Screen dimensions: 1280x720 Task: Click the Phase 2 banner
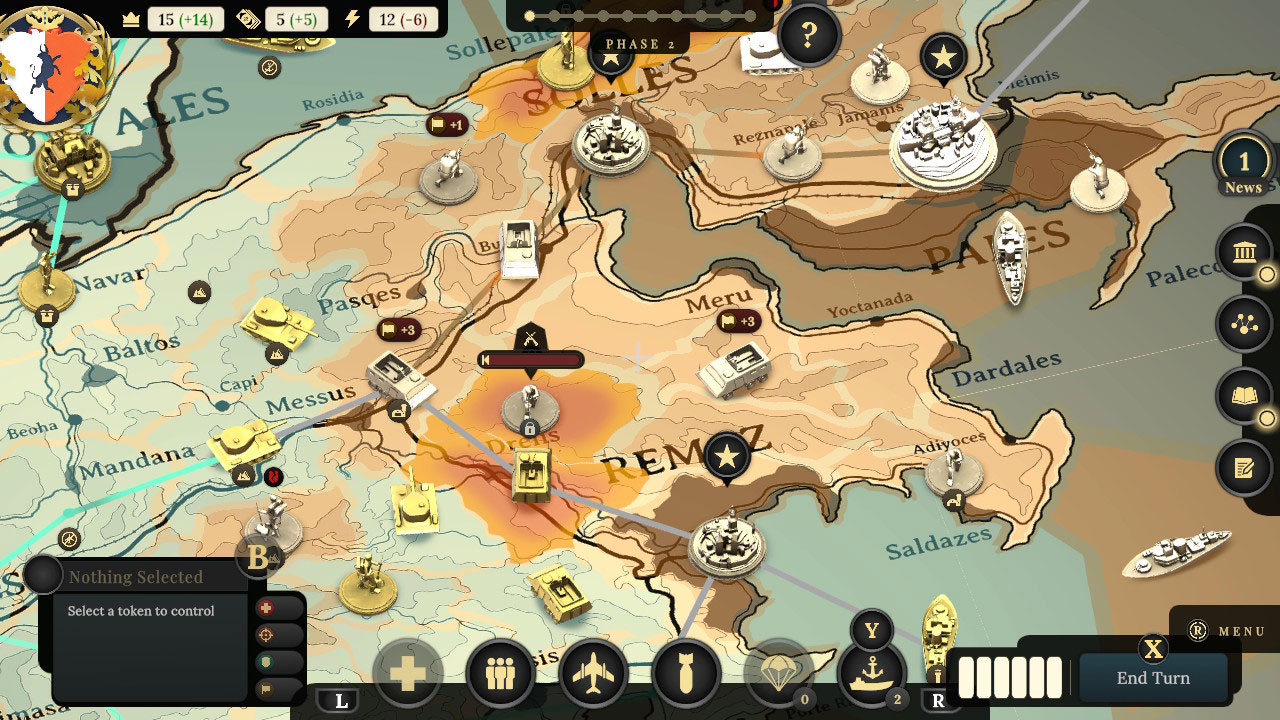[637, 44]
